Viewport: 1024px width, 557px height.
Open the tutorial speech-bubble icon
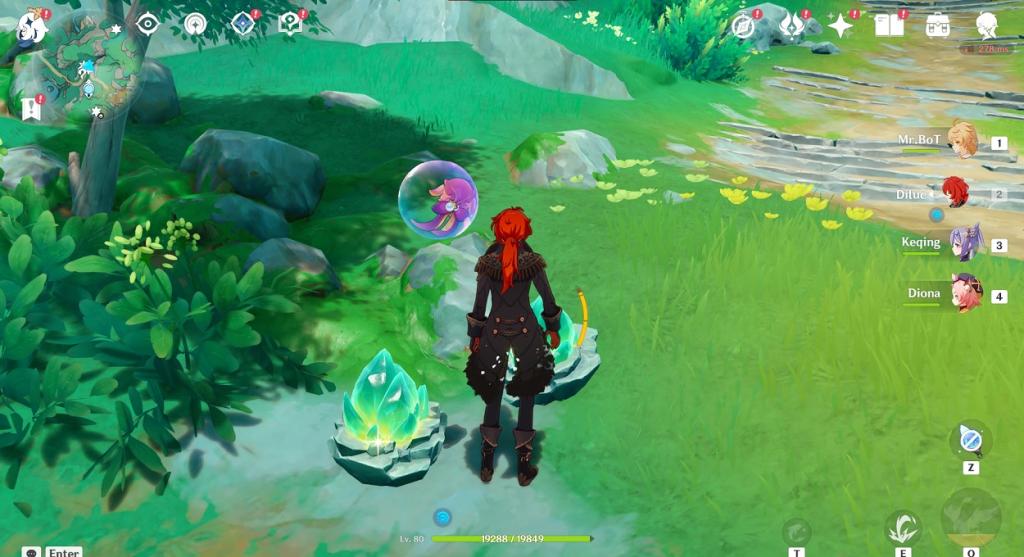click(290, 24)
